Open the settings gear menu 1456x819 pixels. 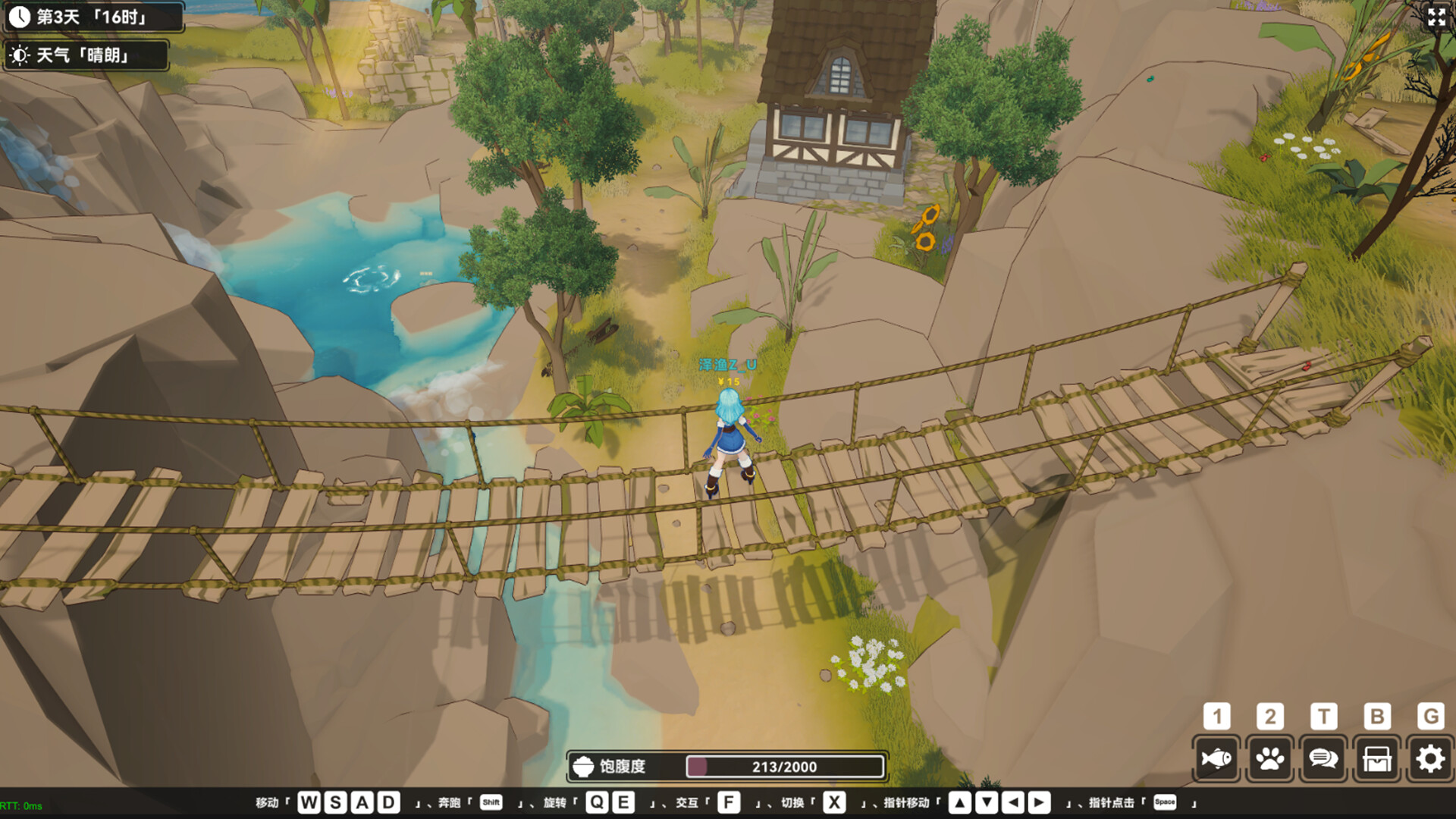tap(1430, 758)
